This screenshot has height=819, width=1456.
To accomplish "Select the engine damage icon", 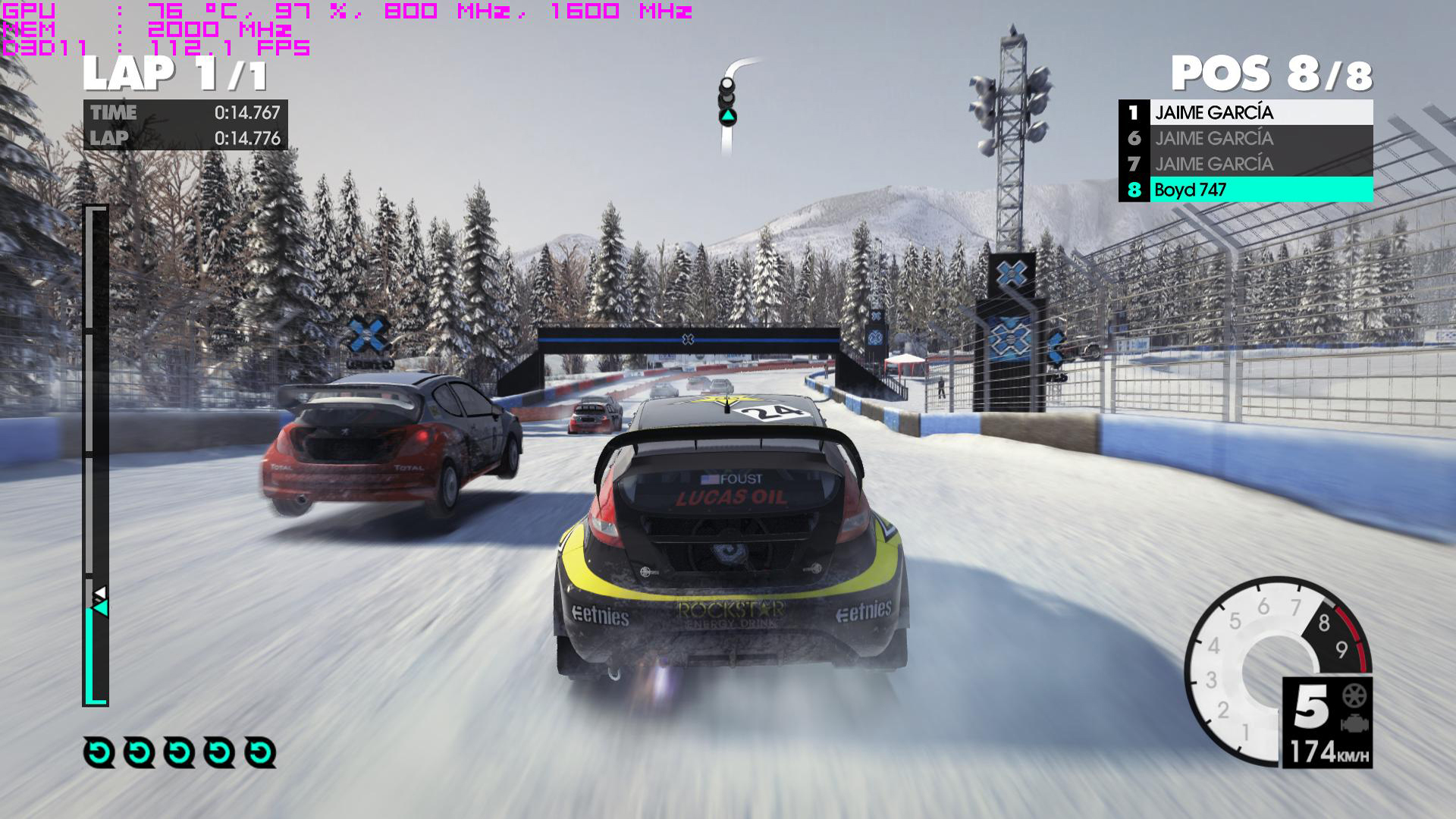I will coord(1354,724).
